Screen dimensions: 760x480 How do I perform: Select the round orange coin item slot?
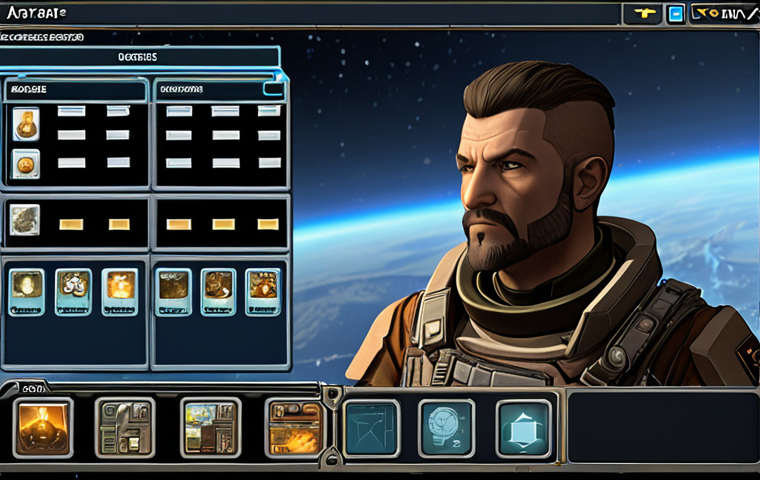pos(26,163)
